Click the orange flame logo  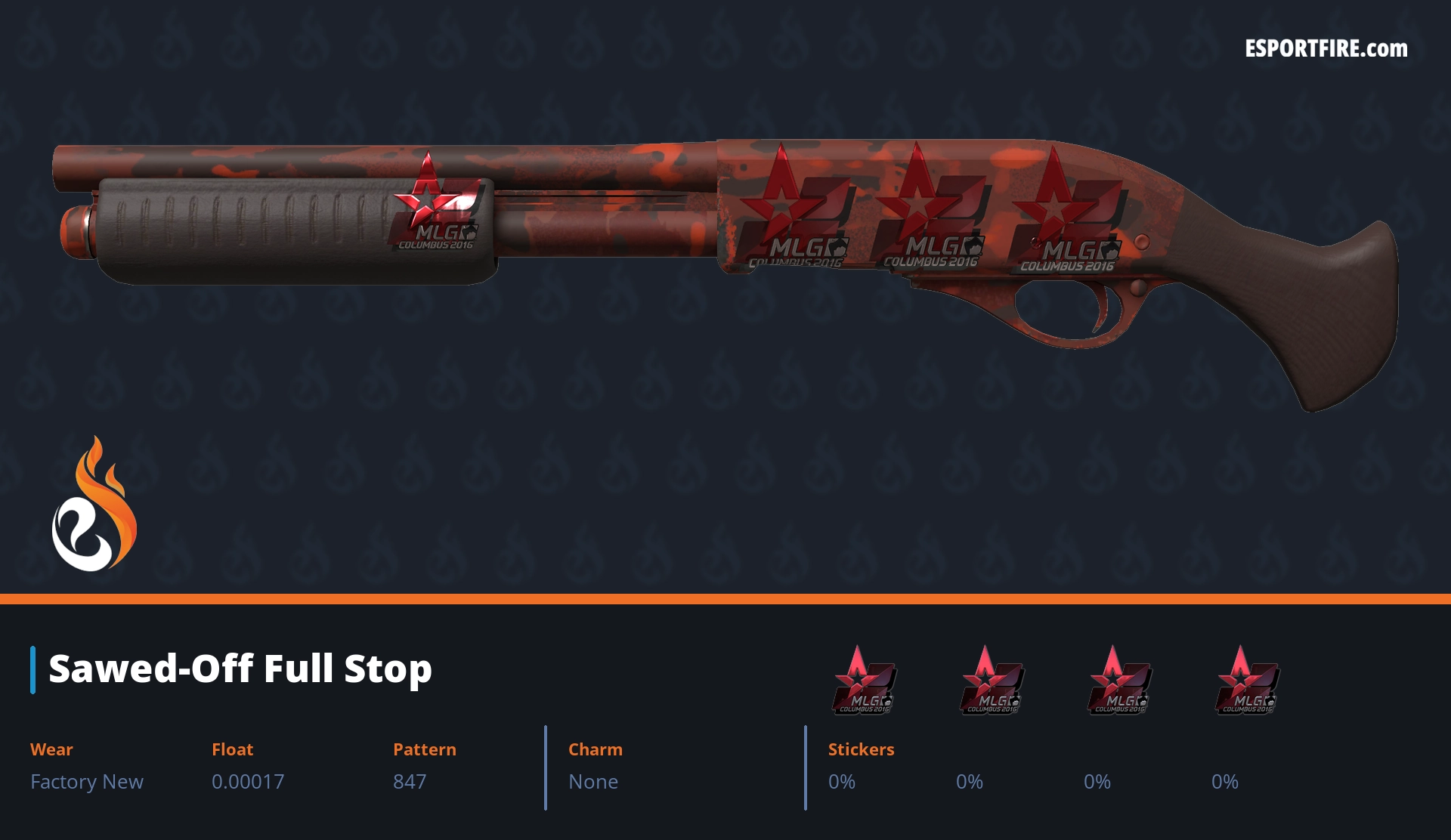pyautogui.click(x=94, y=505)
